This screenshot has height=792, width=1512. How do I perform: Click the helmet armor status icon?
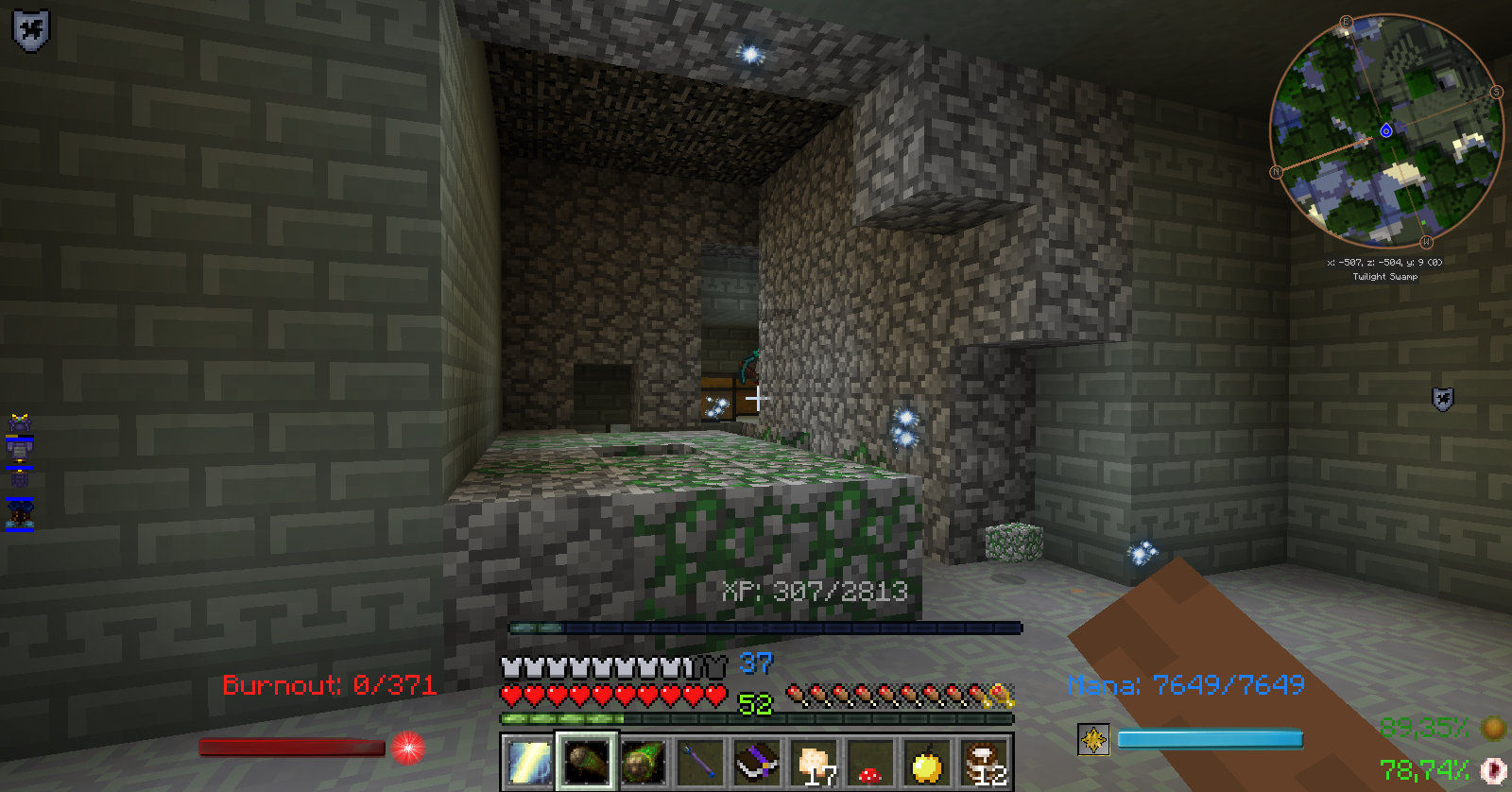coord(20,422)
